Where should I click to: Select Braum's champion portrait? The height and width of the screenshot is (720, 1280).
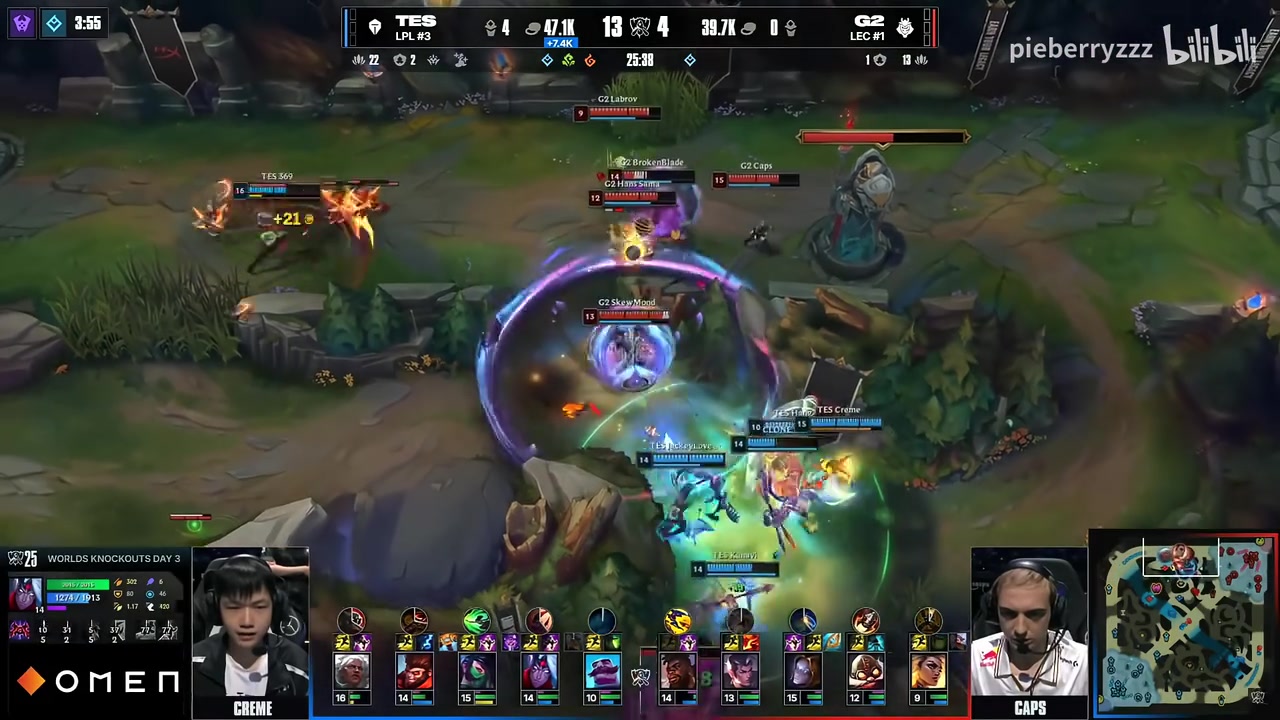[x=602, y=669]
